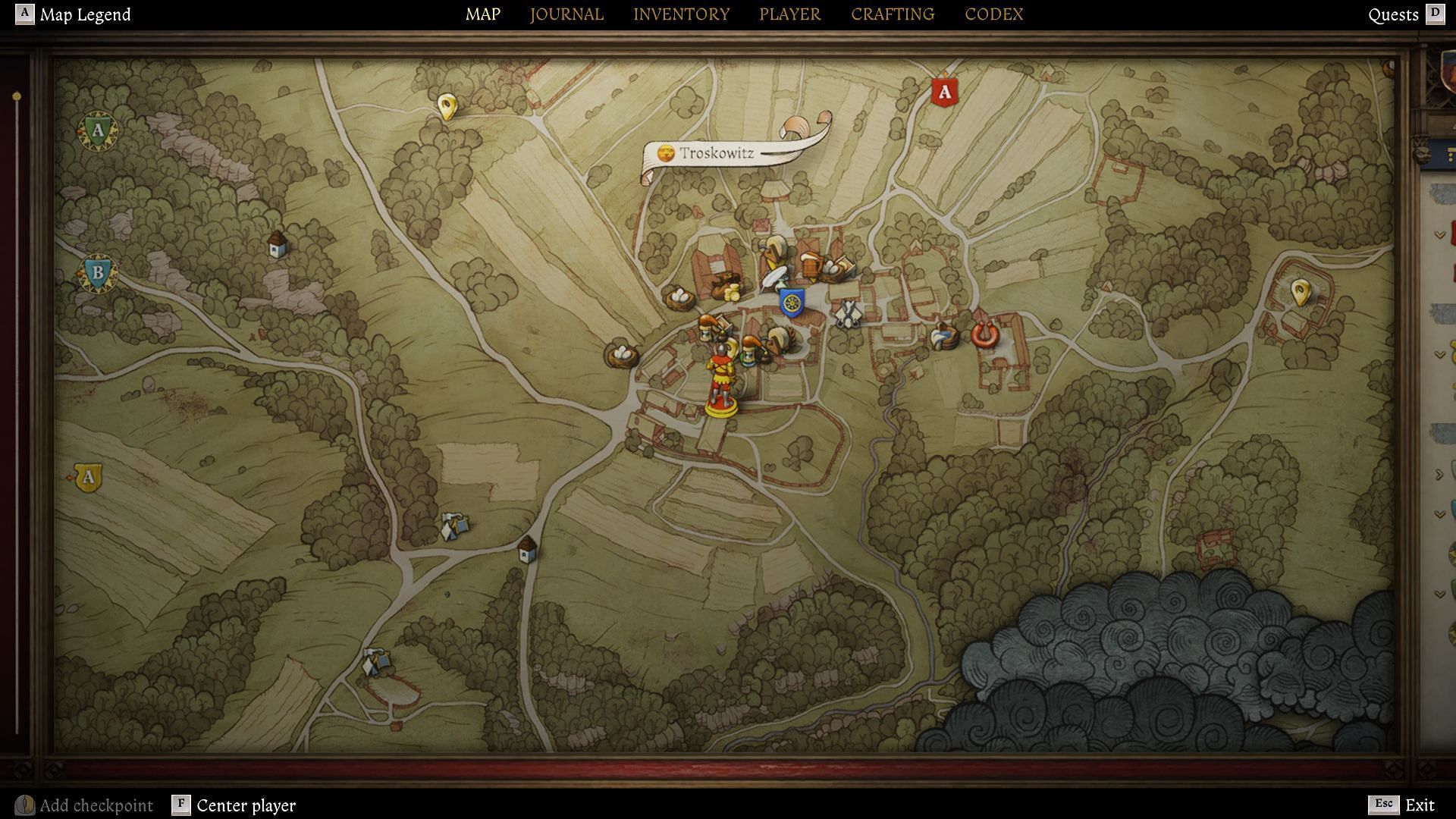Open the Inventory tab
Screen dimensions: 1456x819
coord(681,14)
